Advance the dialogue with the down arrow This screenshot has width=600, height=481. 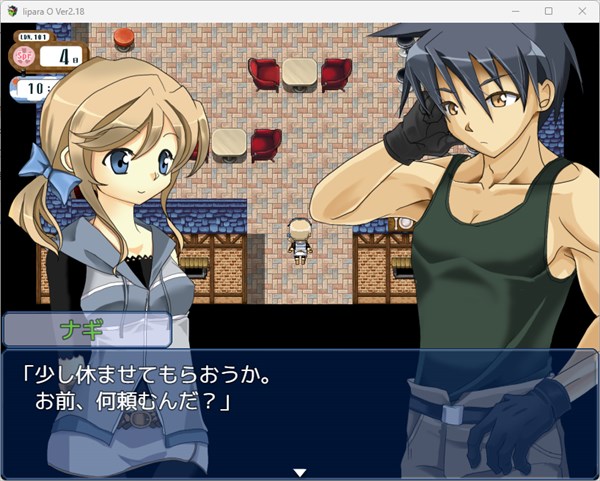pyautogui.click(x=298, y=472)
